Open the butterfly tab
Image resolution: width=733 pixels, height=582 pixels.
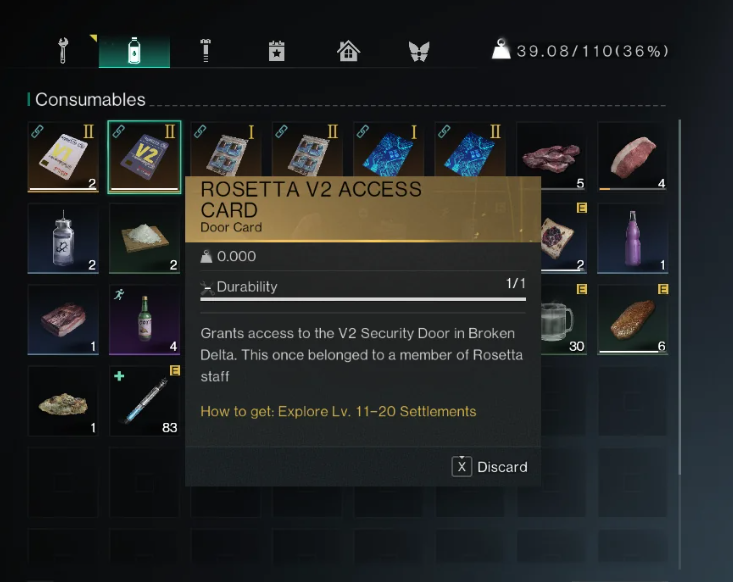[x=419, y=51]
